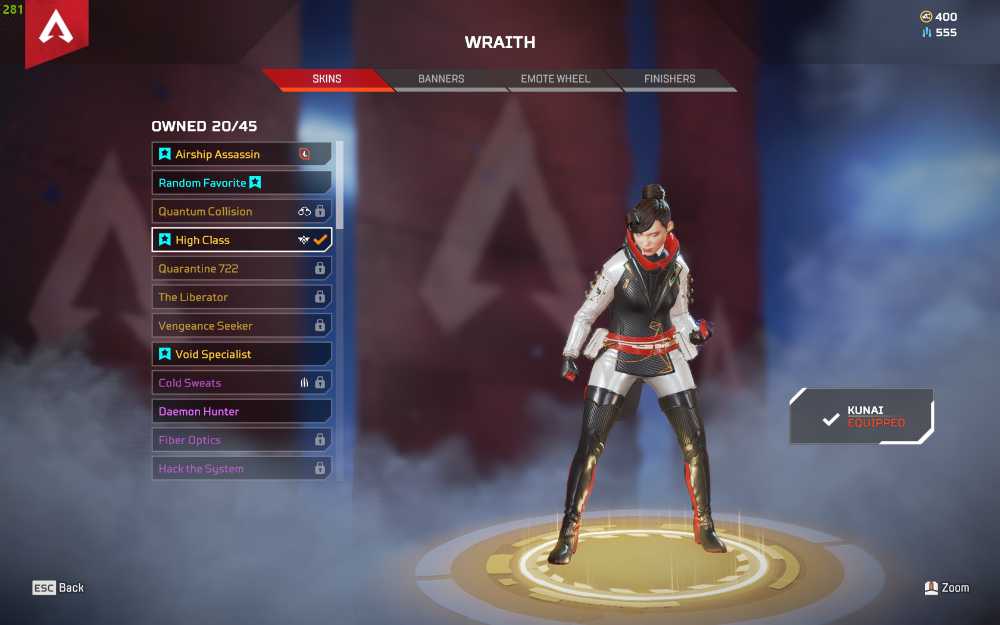Toggle the Kunai equipped button
This screenshot has height=625, width=1000.
[x=861, y=416]
